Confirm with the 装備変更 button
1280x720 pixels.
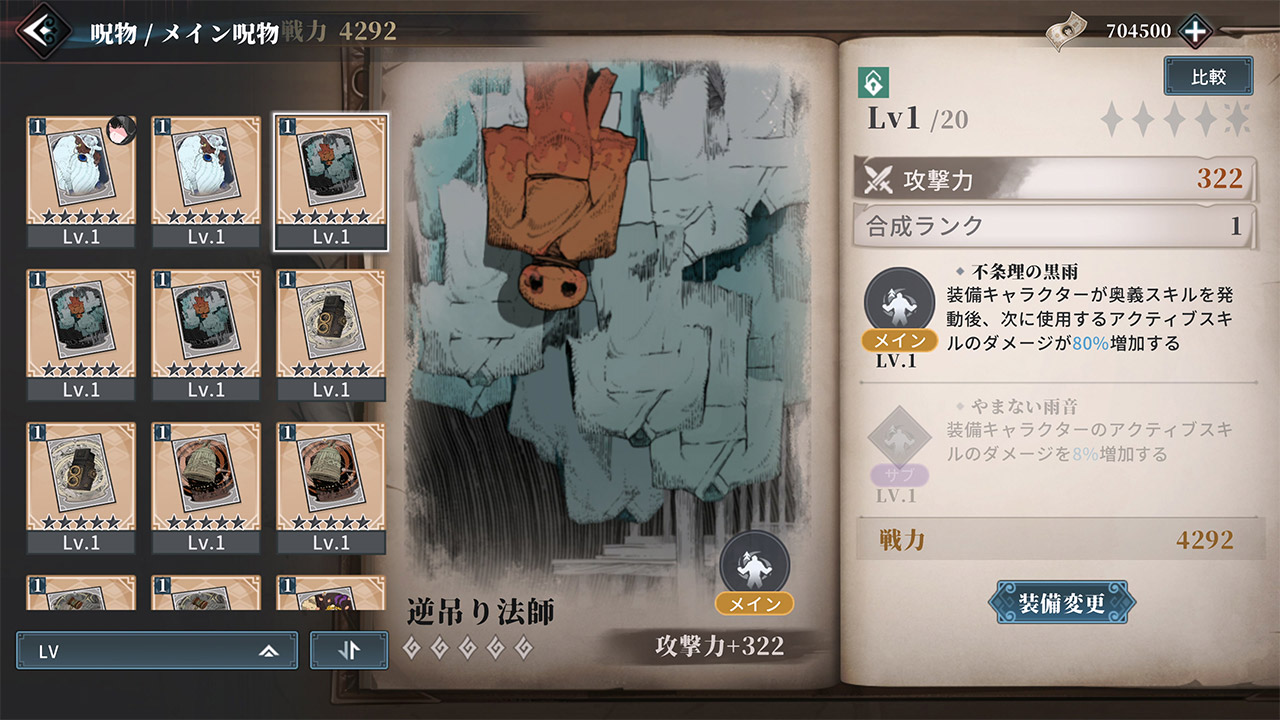click(1061, 603)
